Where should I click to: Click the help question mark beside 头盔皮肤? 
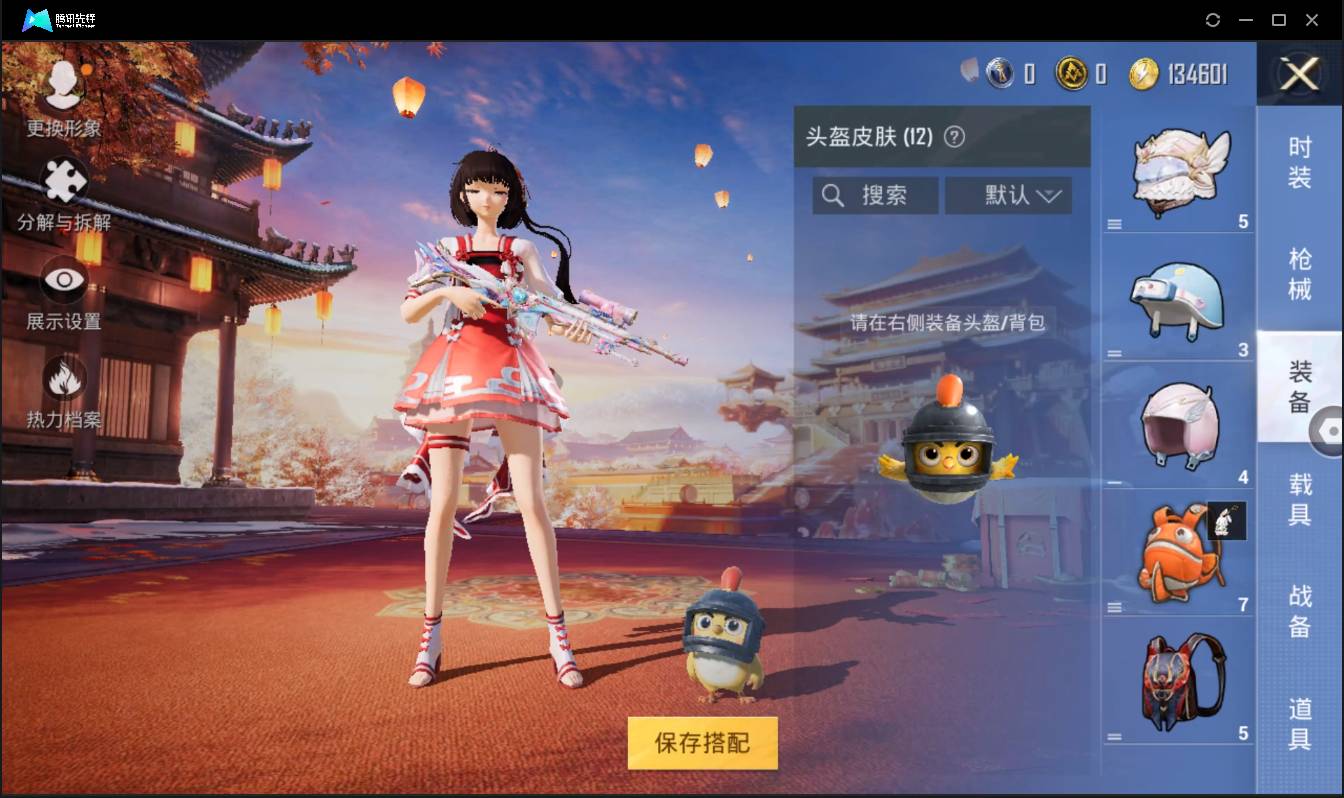pyautogui.click(x=953, y=136)
